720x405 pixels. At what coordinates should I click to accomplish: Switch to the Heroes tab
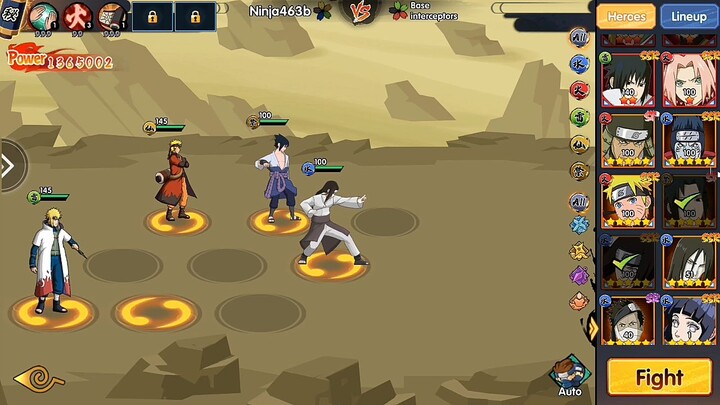point(626,16)
